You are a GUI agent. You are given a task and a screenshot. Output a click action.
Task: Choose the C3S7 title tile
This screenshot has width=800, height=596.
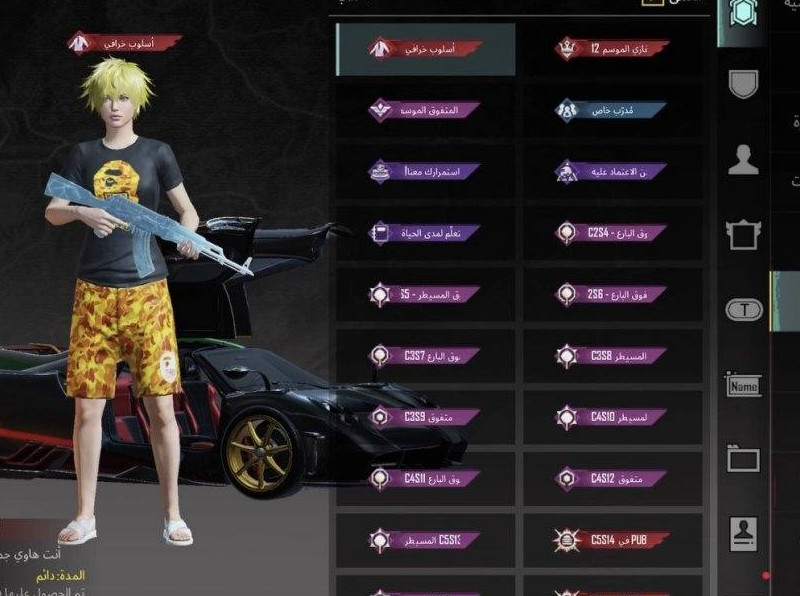coord(425,356)
